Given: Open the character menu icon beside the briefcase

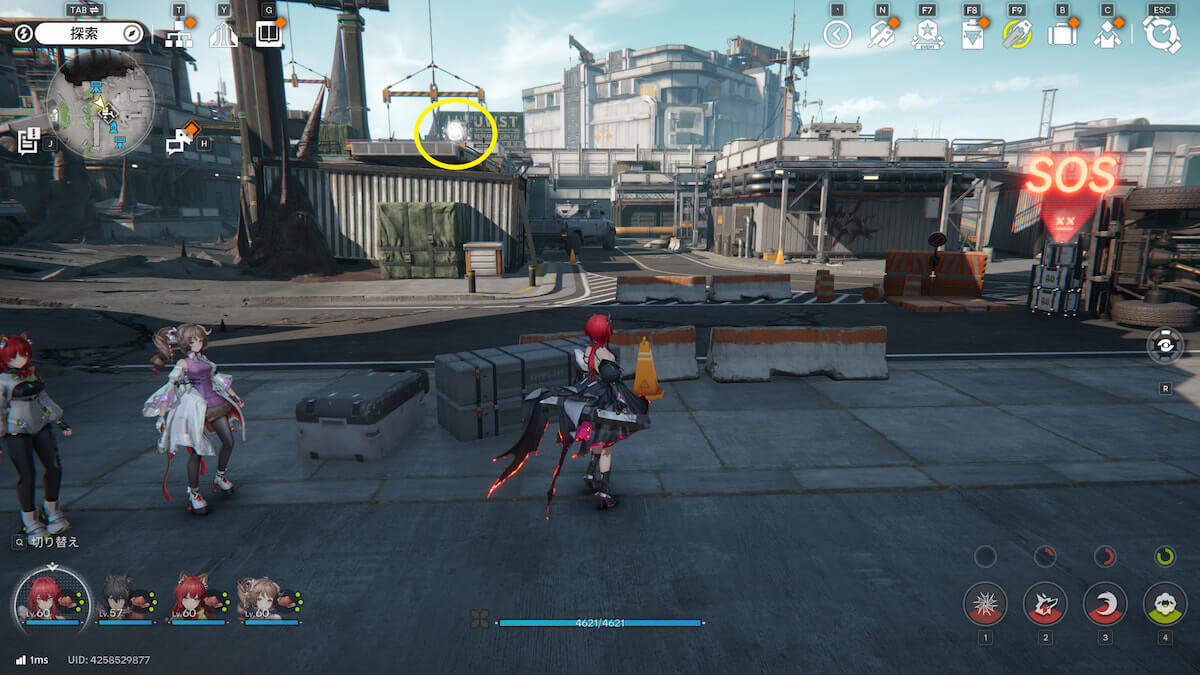Looking at the screenshot, I should click(1106, 35).
